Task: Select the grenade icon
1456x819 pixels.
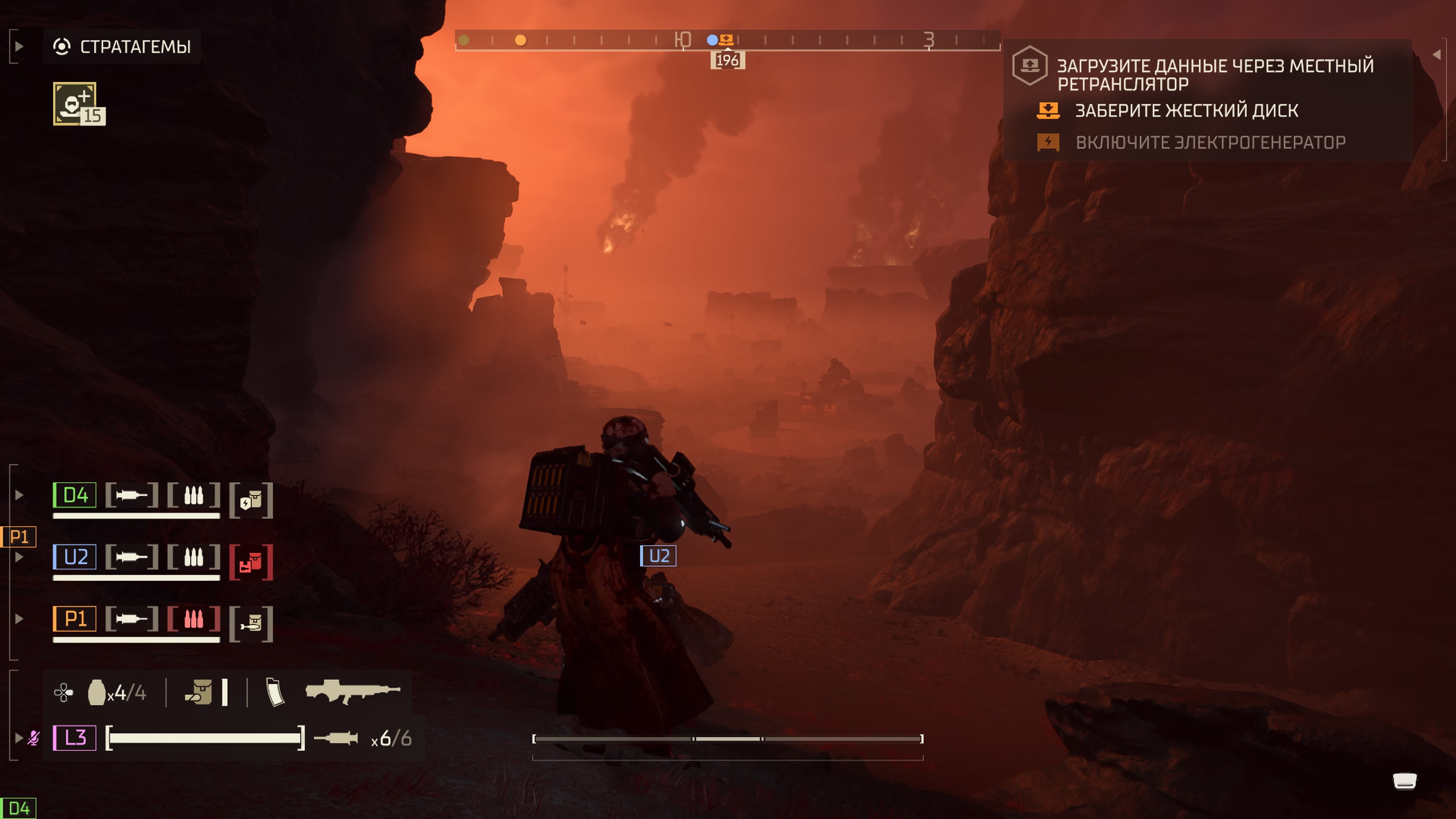Action: coord(97,692)
